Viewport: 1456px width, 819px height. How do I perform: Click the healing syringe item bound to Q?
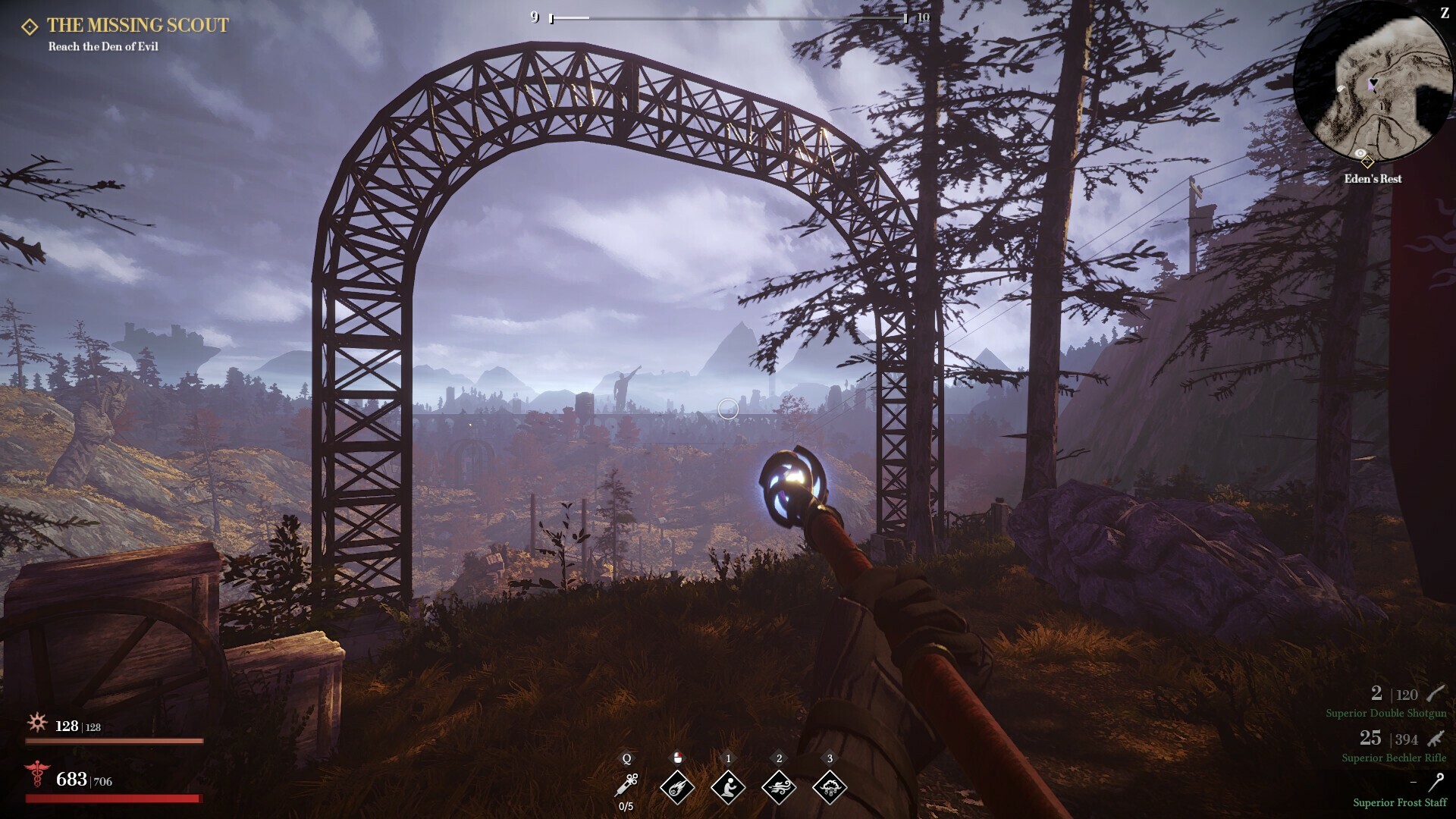626,786
